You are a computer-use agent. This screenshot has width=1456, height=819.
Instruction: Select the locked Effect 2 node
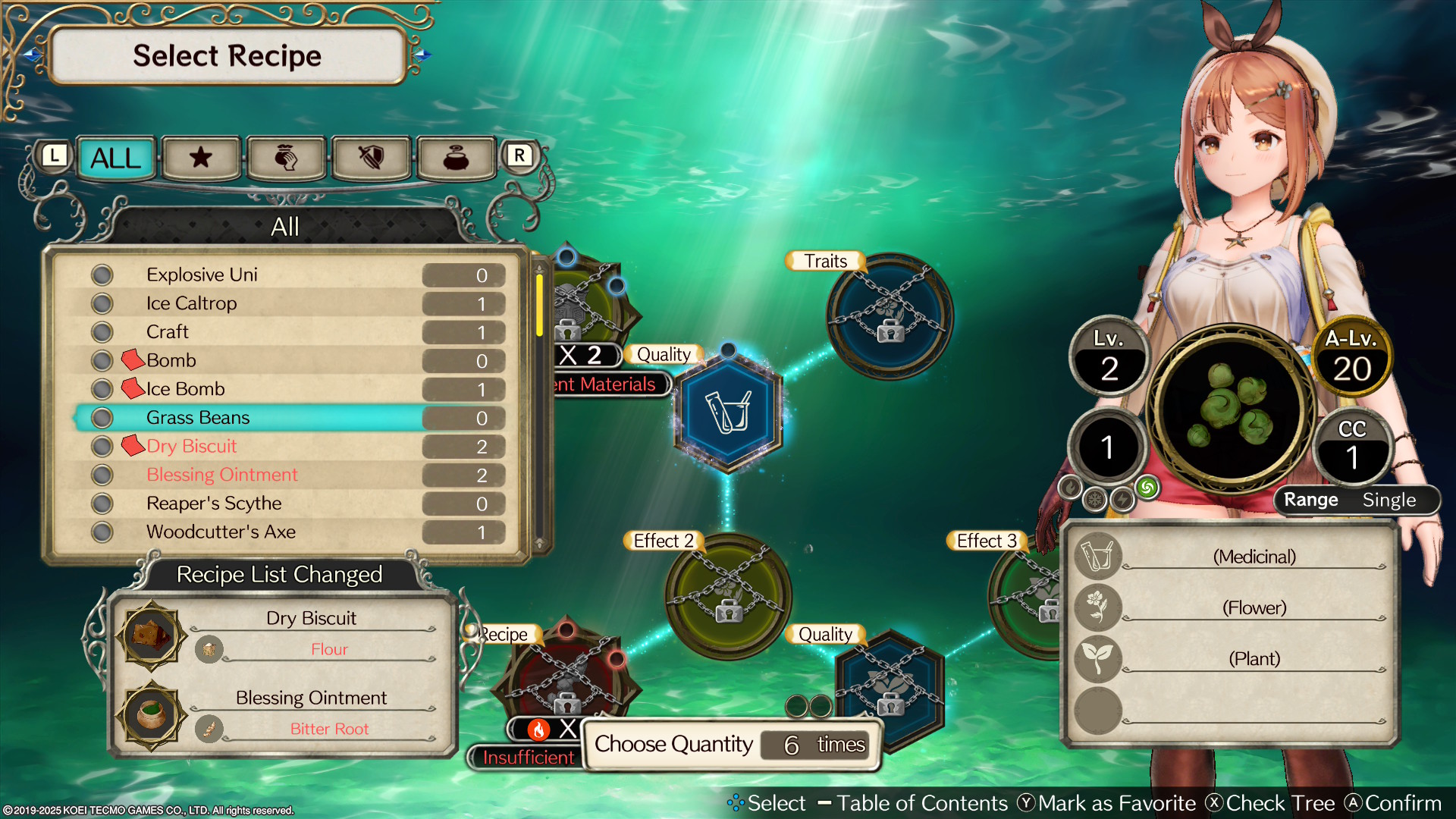click(728, 596)
